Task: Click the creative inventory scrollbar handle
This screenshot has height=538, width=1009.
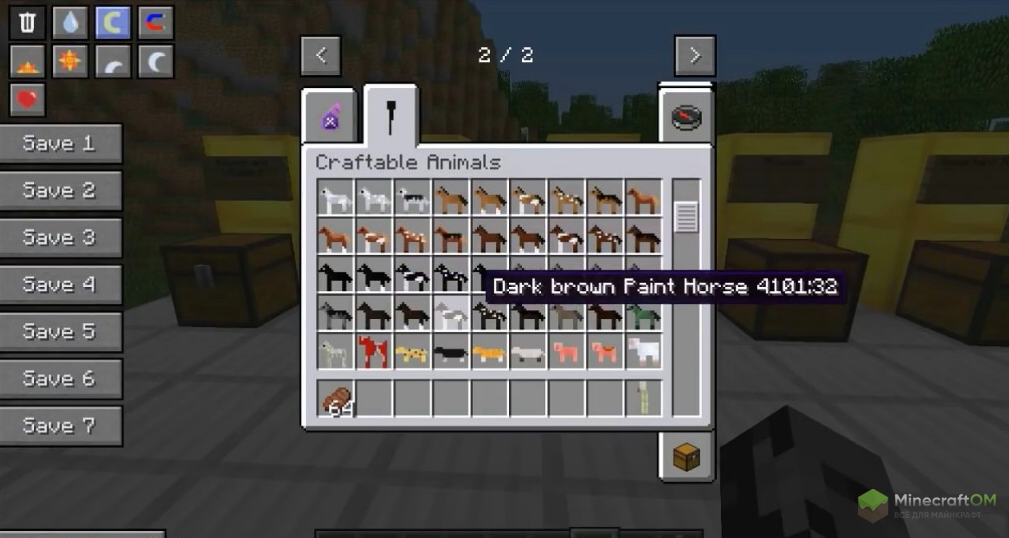Action: 686,216
